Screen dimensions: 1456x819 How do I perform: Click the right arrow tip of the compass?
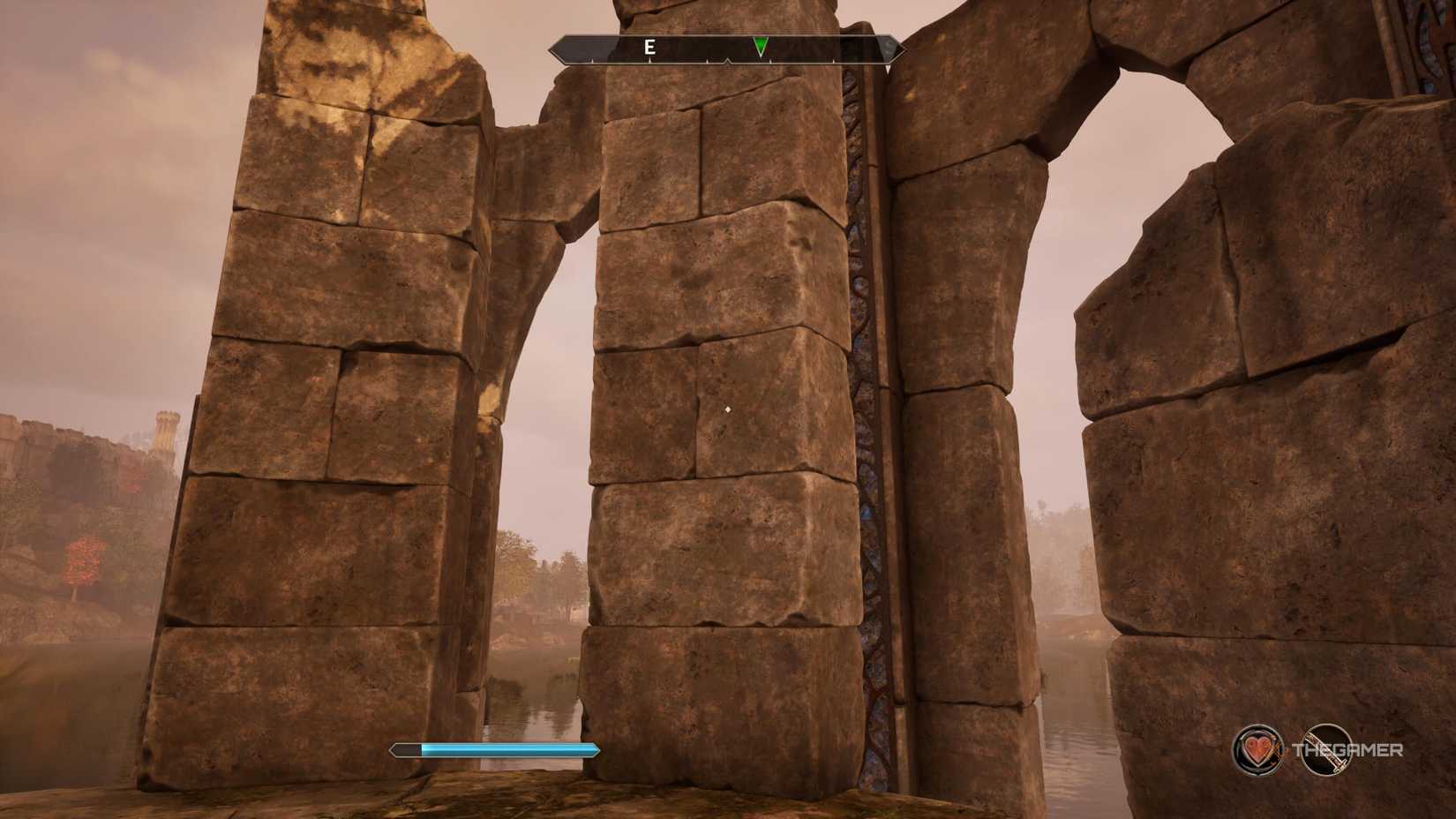tap(899, 50)
